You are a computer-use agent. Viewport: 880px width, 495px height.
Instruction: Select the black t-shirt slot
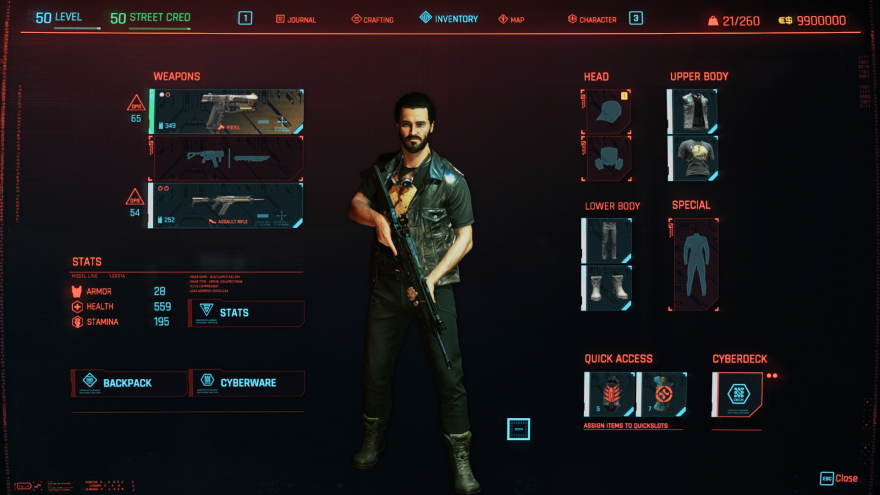click(x=692, y=158)
